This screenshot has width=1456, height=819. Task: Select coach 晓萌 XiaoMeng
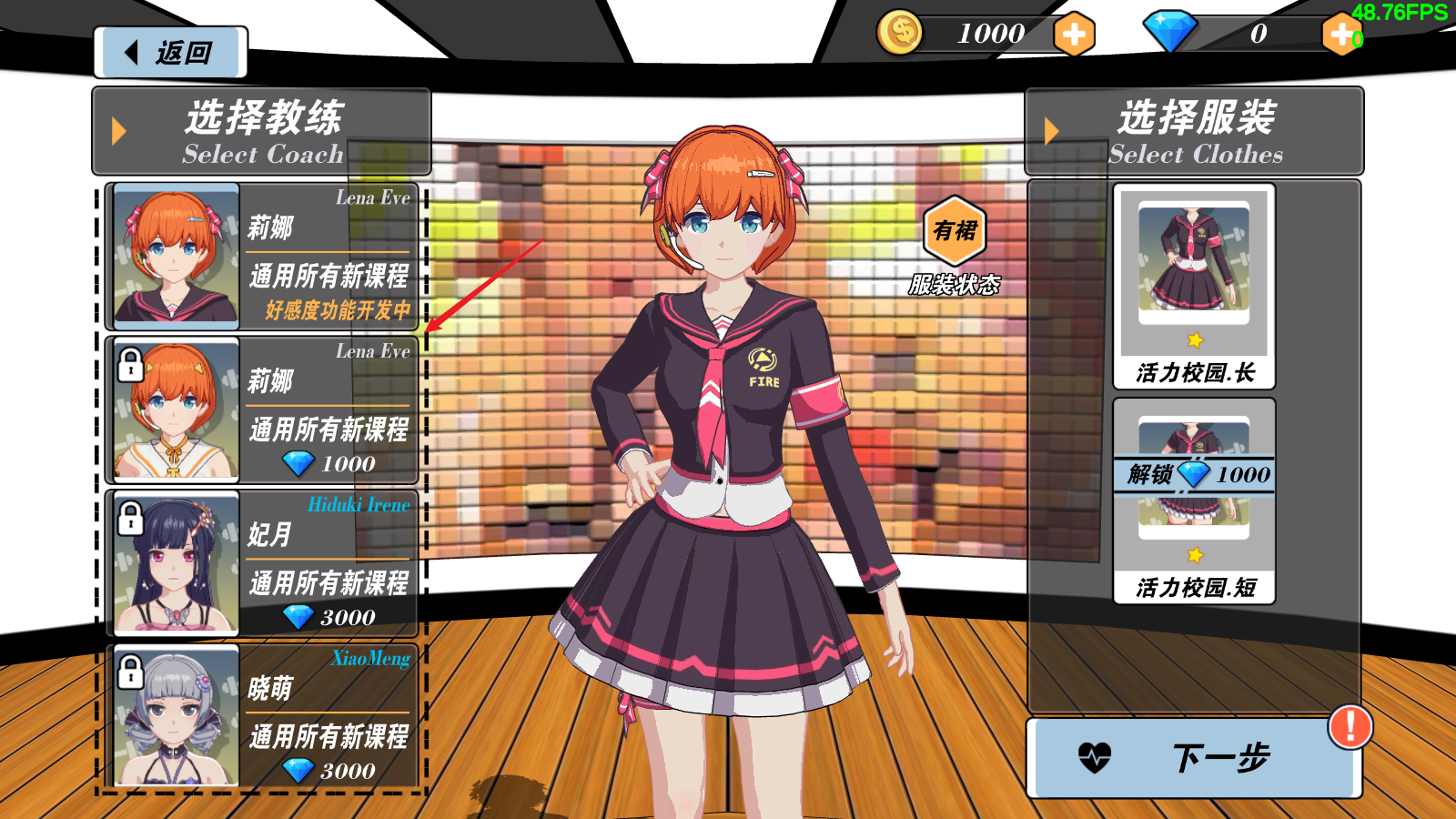[262, 717]
